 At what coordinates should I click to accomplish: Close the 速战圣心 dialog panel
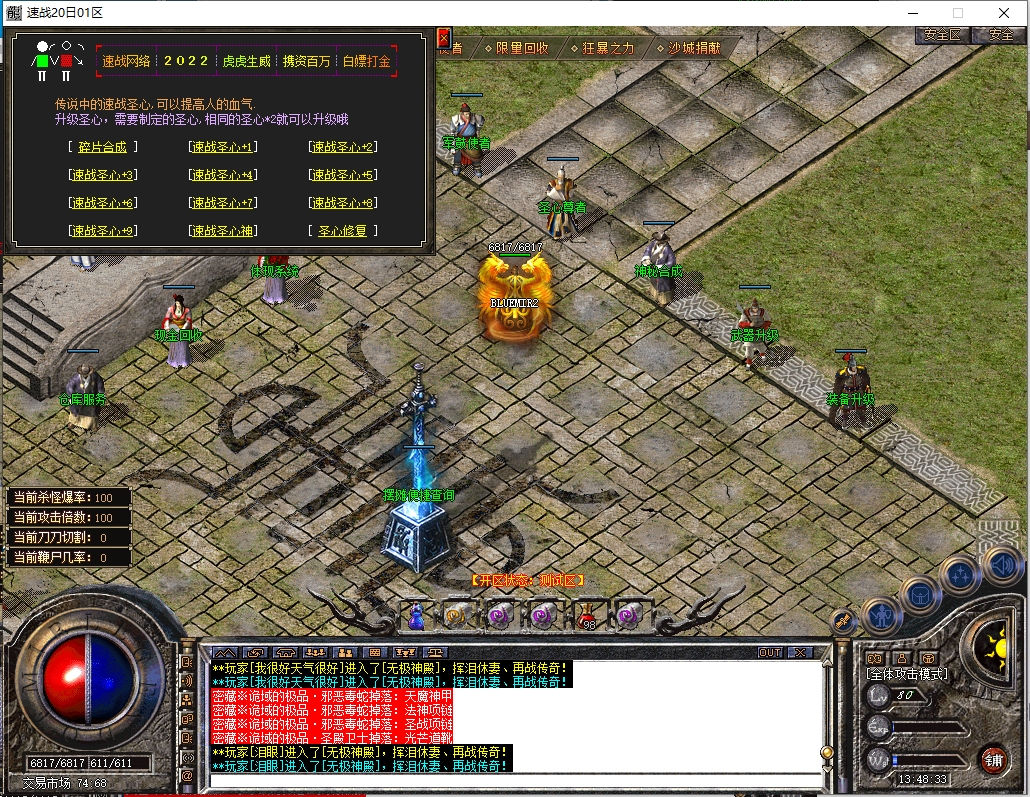(x=444, y=39)
